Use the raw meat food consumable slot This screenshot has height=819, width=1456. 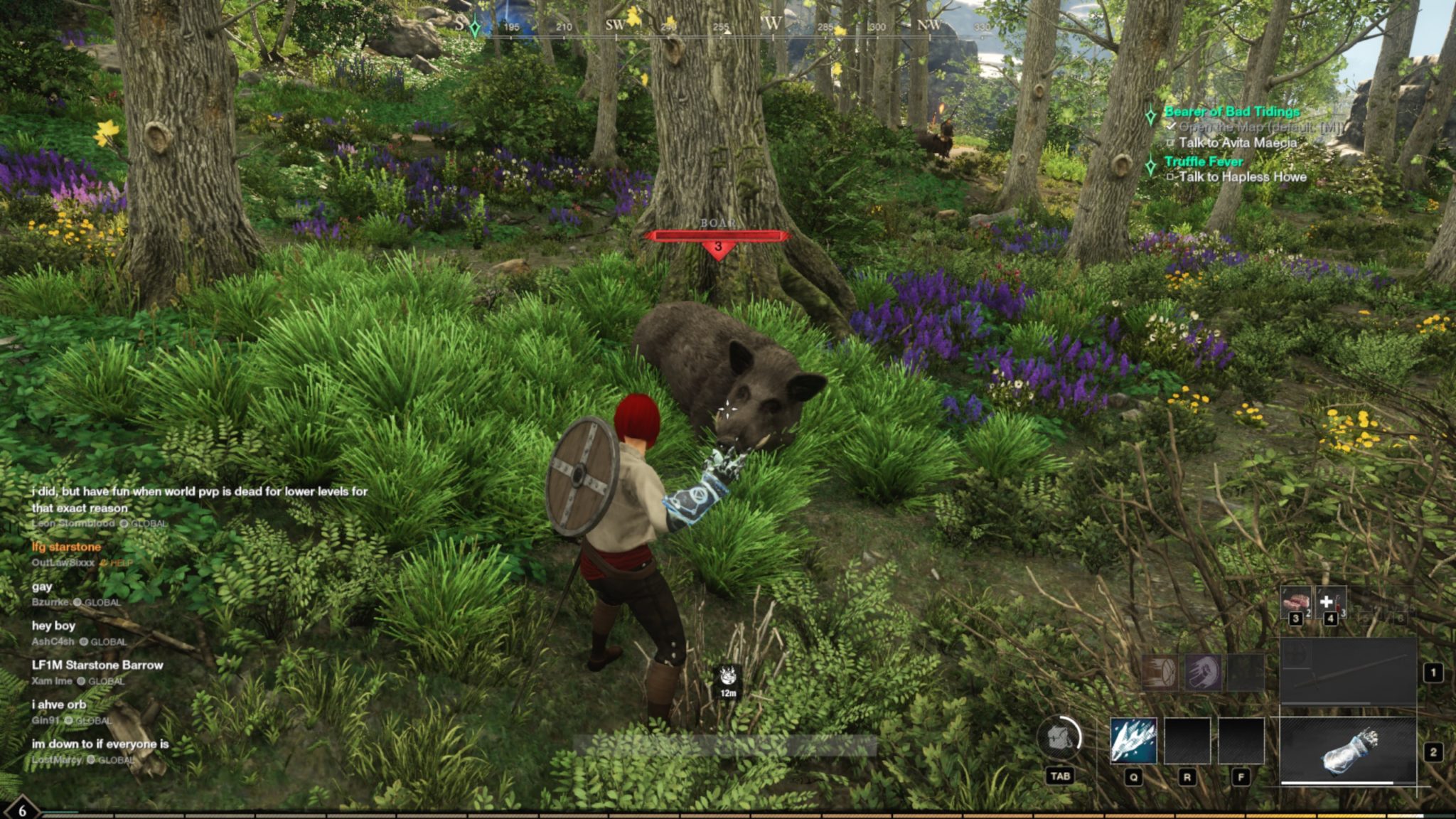click(1295, 601)
